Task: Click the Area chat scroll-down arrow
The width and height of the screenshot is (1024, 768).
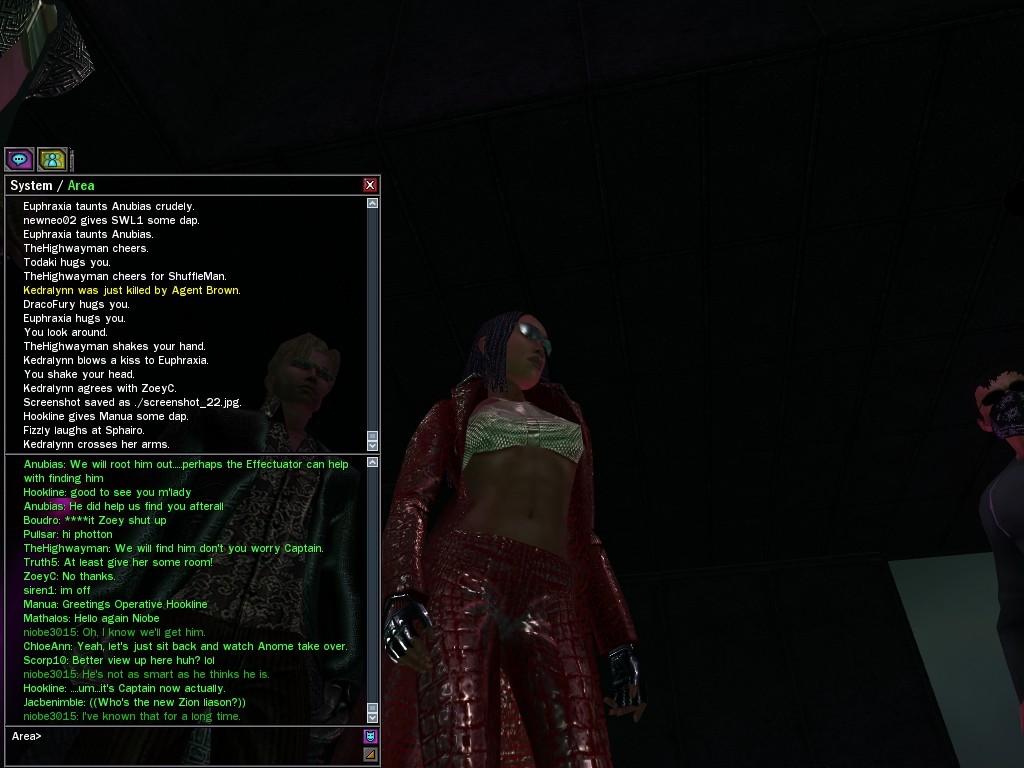Action: 373,717
